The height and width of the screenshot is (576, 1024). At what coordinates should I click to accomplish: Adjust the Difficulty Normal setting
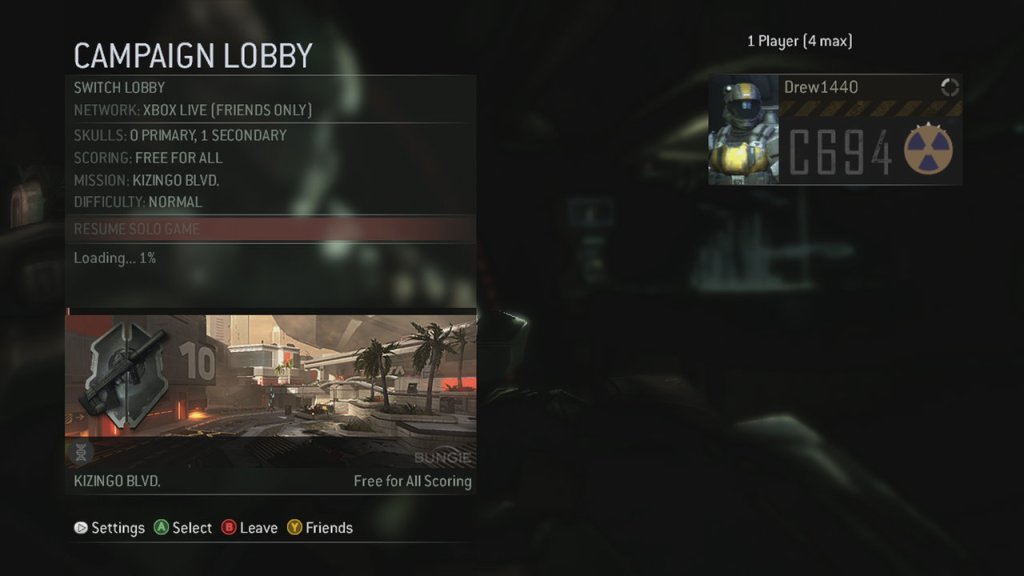[138, 202]
